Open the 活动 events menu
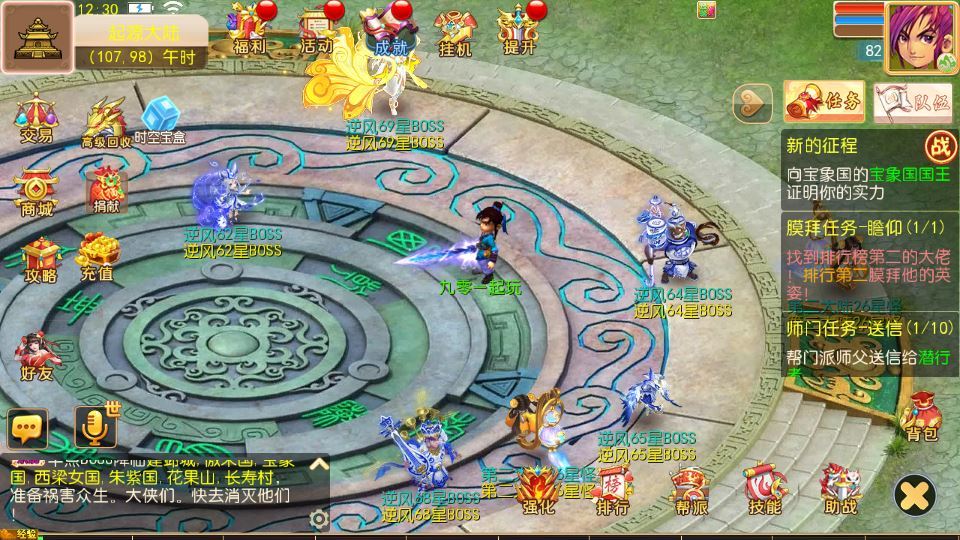 (x=316, y=28)
